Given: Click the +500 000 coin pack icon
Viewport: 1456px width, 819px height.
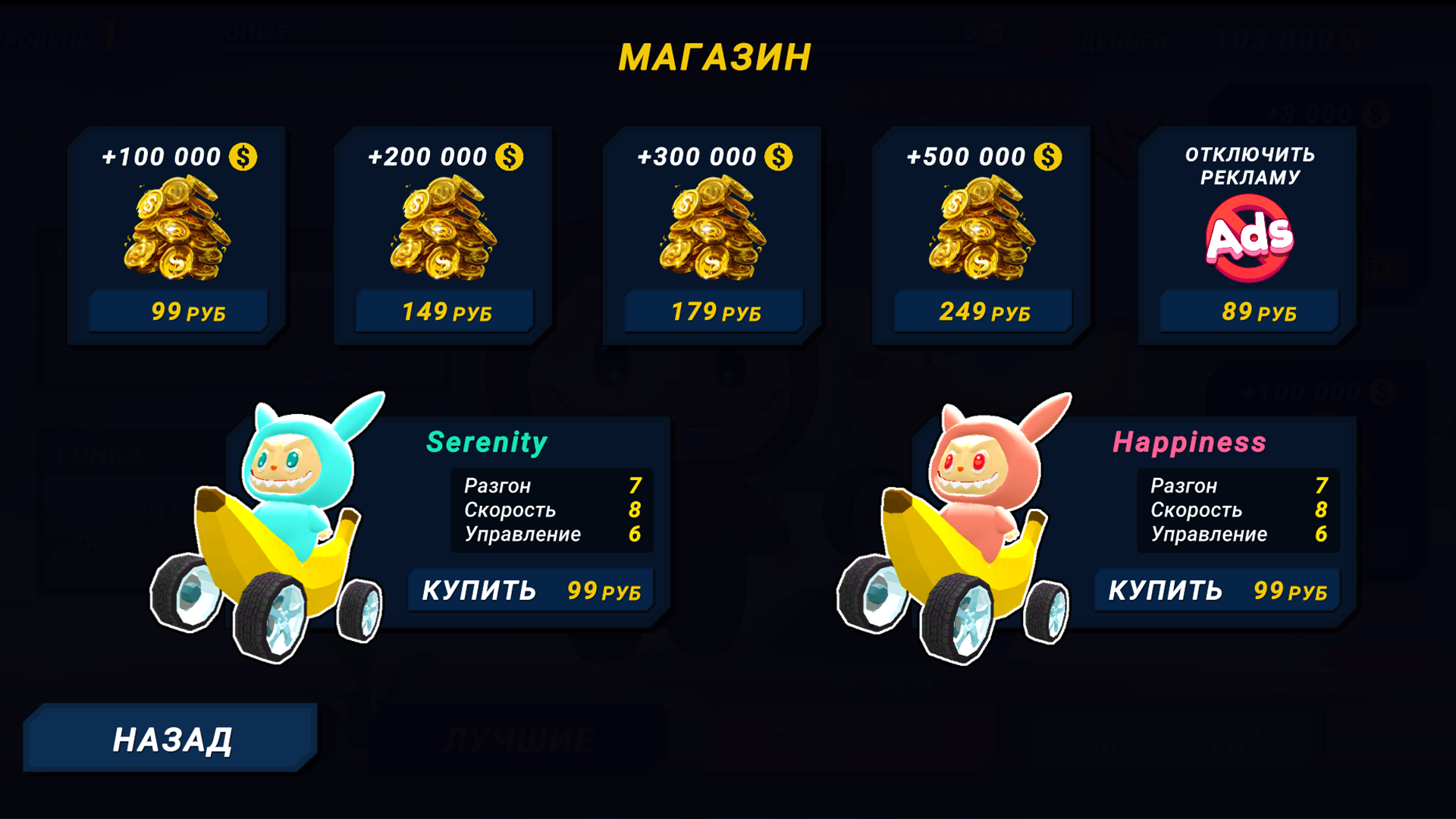Looking at the screenshot, I should (982, 227).
